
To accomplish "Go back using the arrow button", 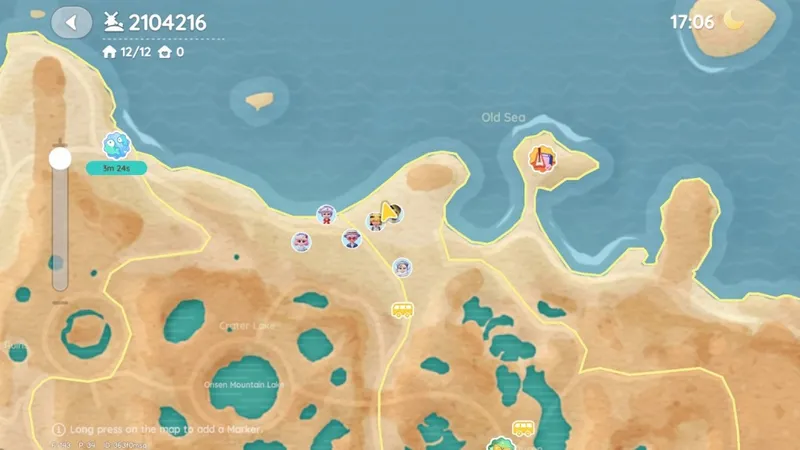I will click(x=71, y=22).
